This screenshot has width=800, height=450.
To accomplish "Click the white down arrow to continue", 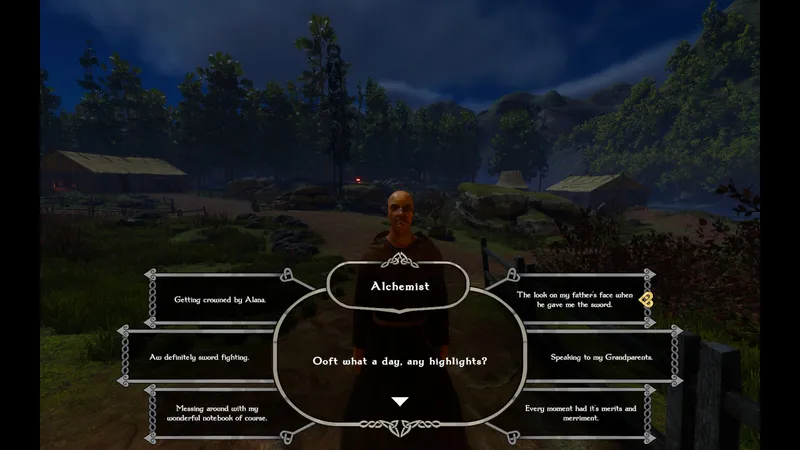I will tap(400, 401).
